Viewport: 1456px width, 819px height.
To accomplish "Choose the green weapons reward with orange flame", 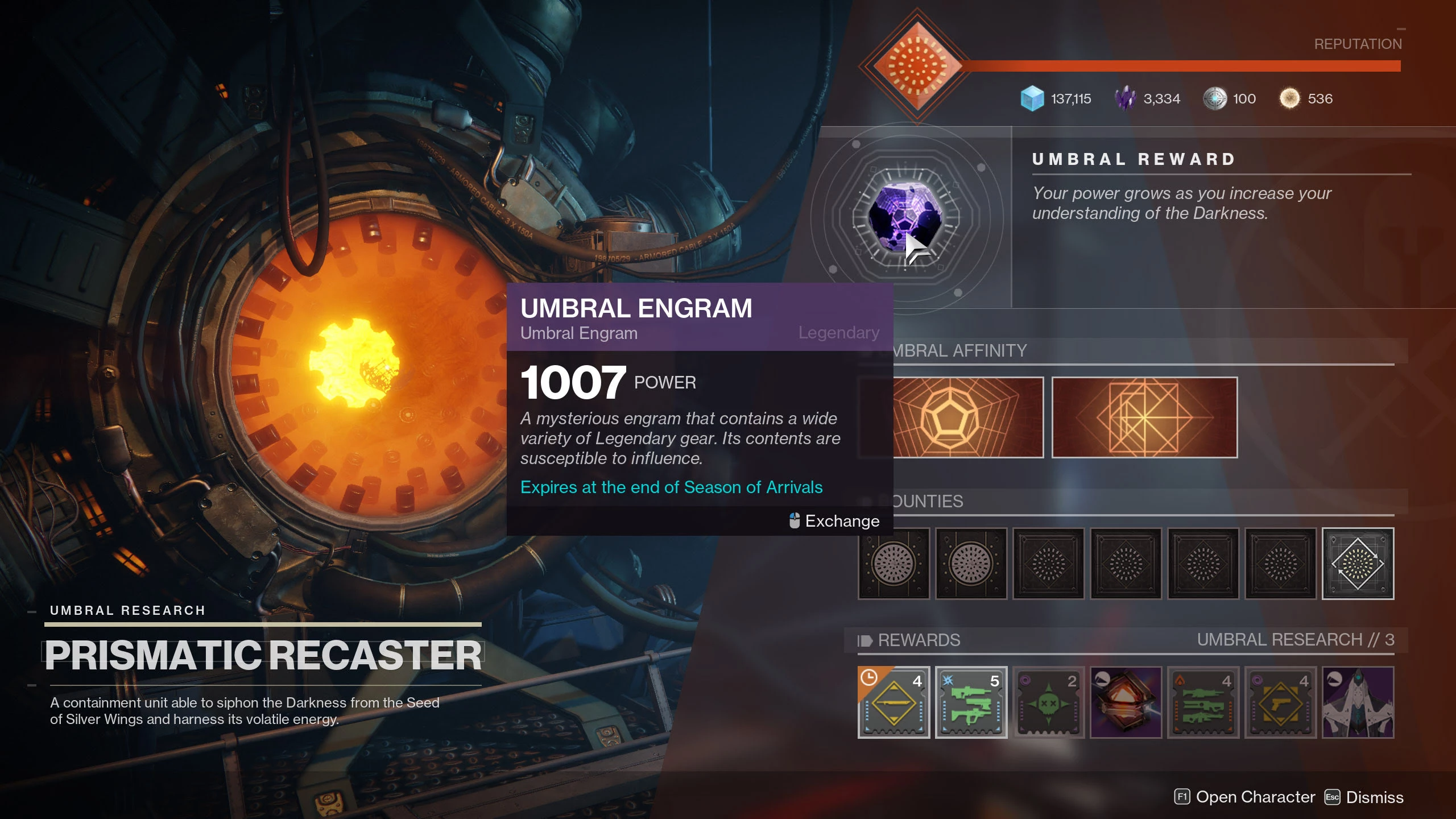I will pos(1203,702).
